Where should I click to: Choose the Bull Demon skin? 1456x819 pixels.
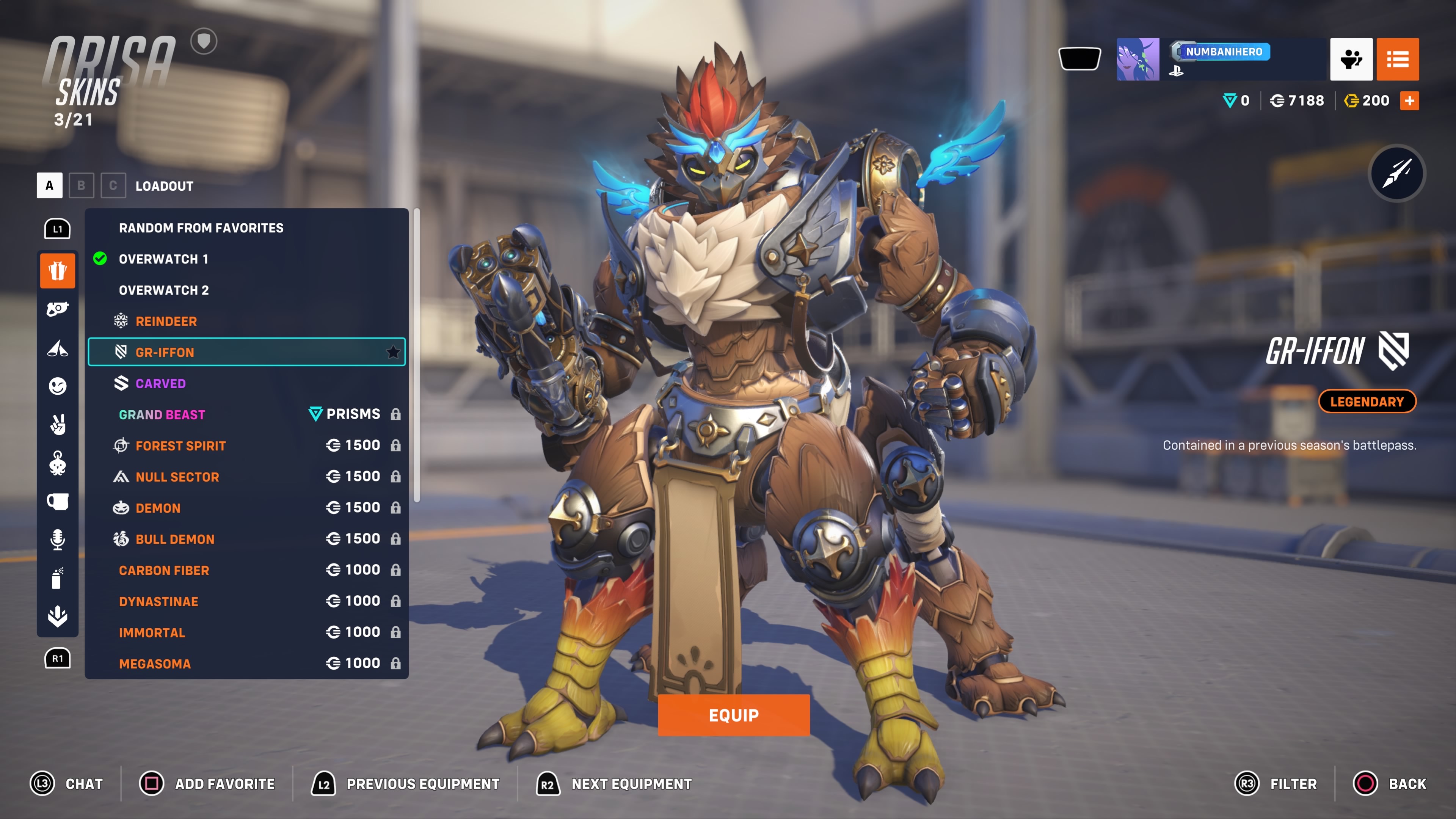tap(175, 539)
